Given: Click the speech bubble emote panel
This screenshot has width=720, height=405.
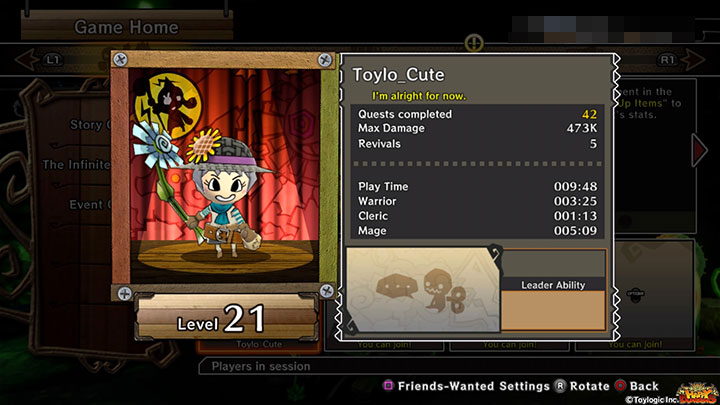Looking at the screenshot, I should (x=421, y=290).
